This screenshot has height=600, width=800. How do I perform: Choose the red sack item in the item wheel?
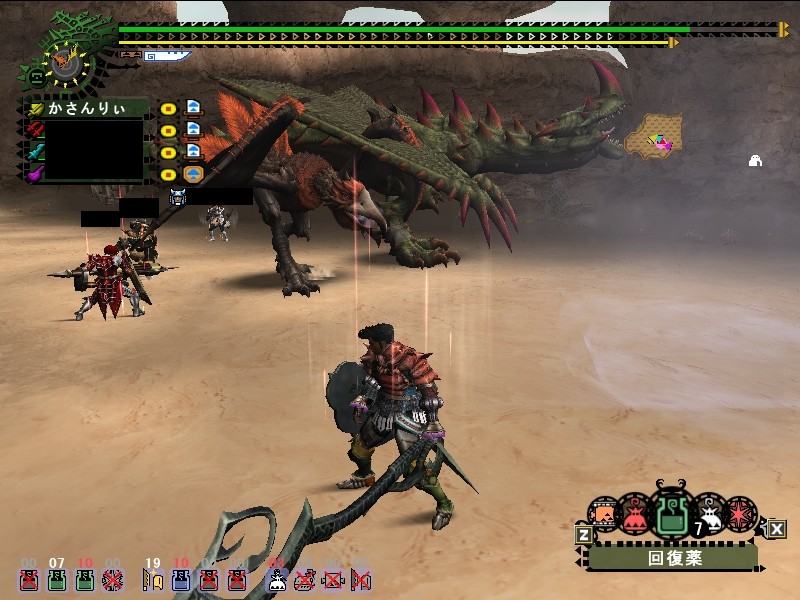pyautogui.click(x=636, y=516)
